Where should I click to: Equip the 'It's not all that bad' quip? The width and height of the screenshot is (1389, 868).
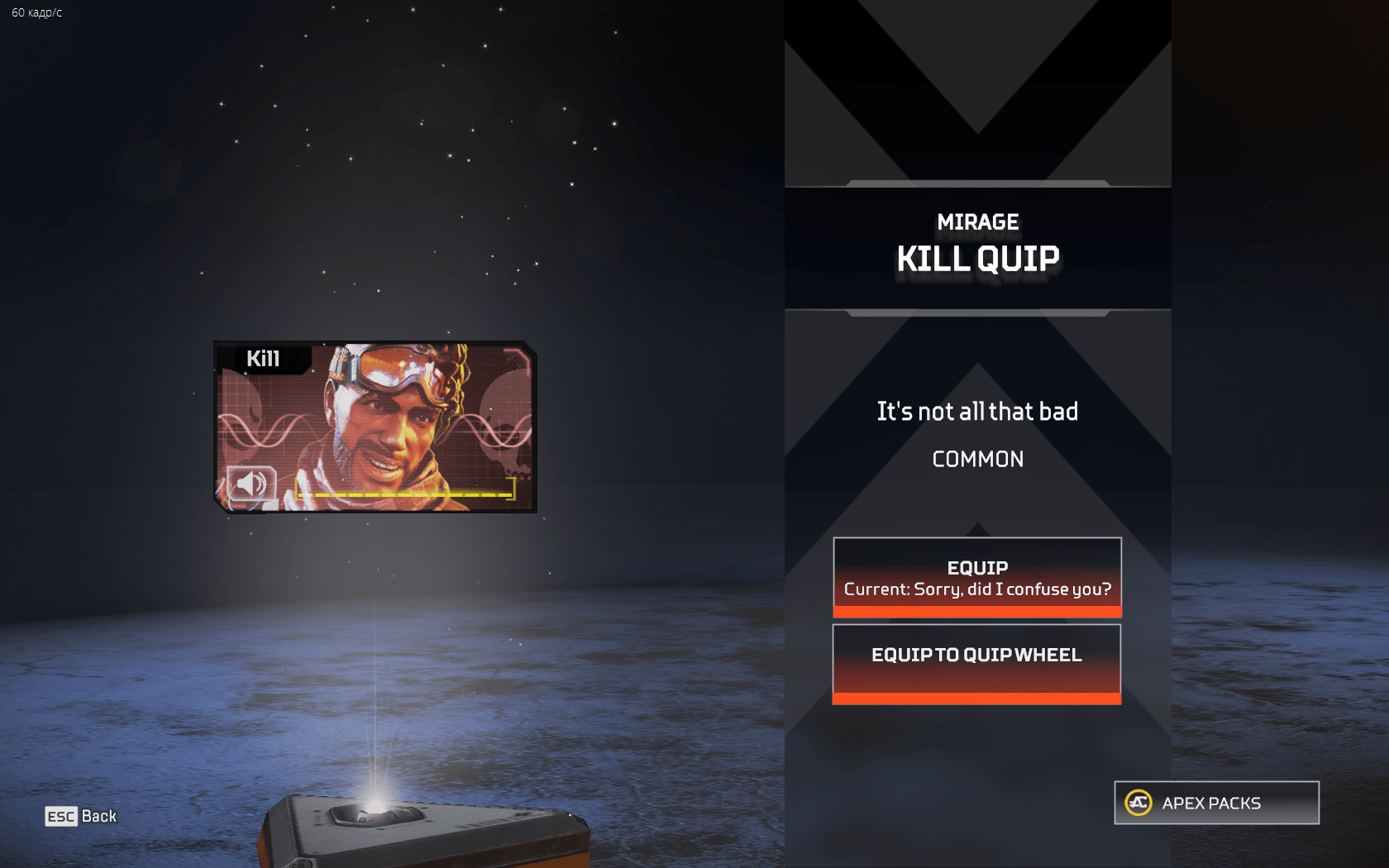976,577
